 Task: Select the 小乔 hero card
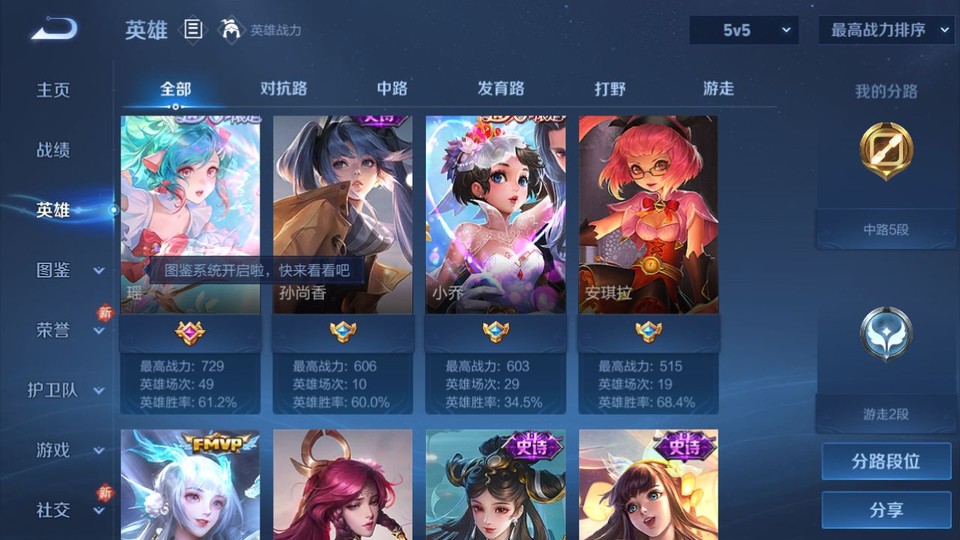[495, 215]
